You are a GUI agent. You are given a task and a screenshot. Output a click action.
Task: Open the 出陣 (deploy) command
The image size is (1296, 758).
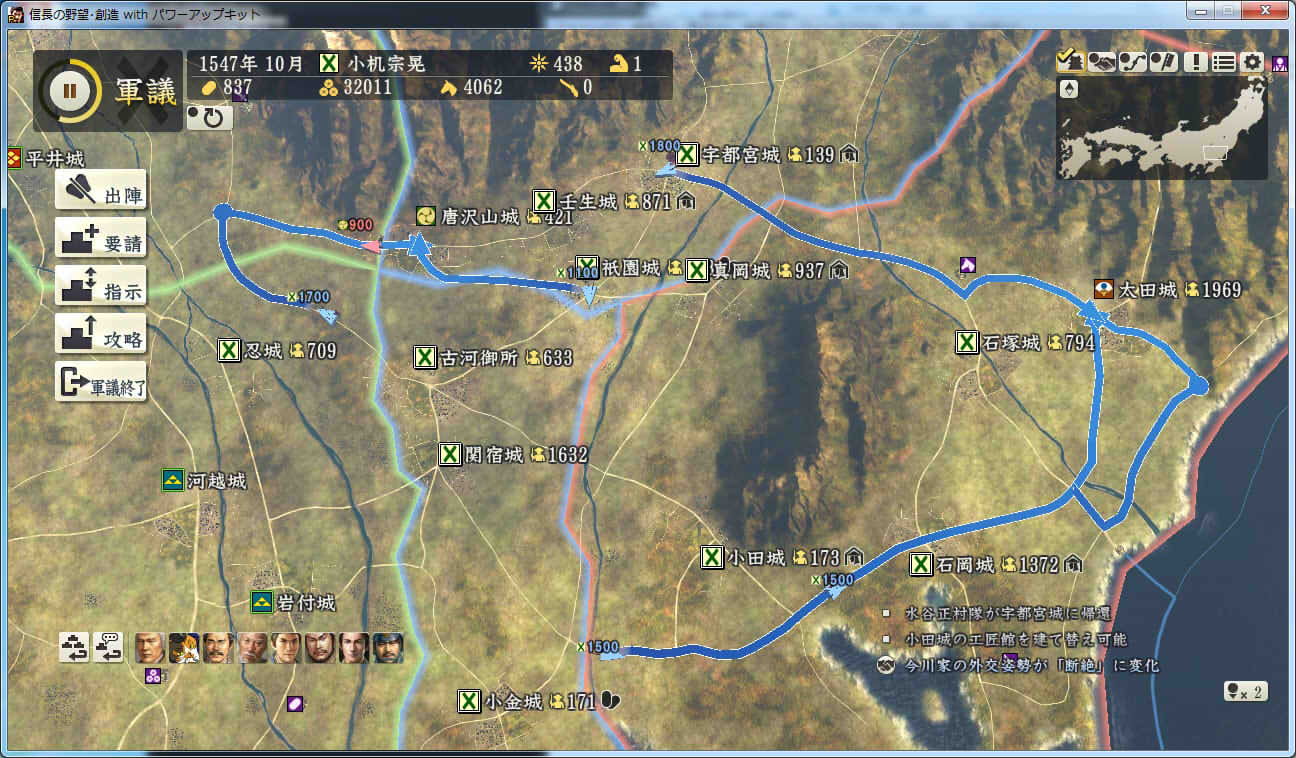click(100, 191)
